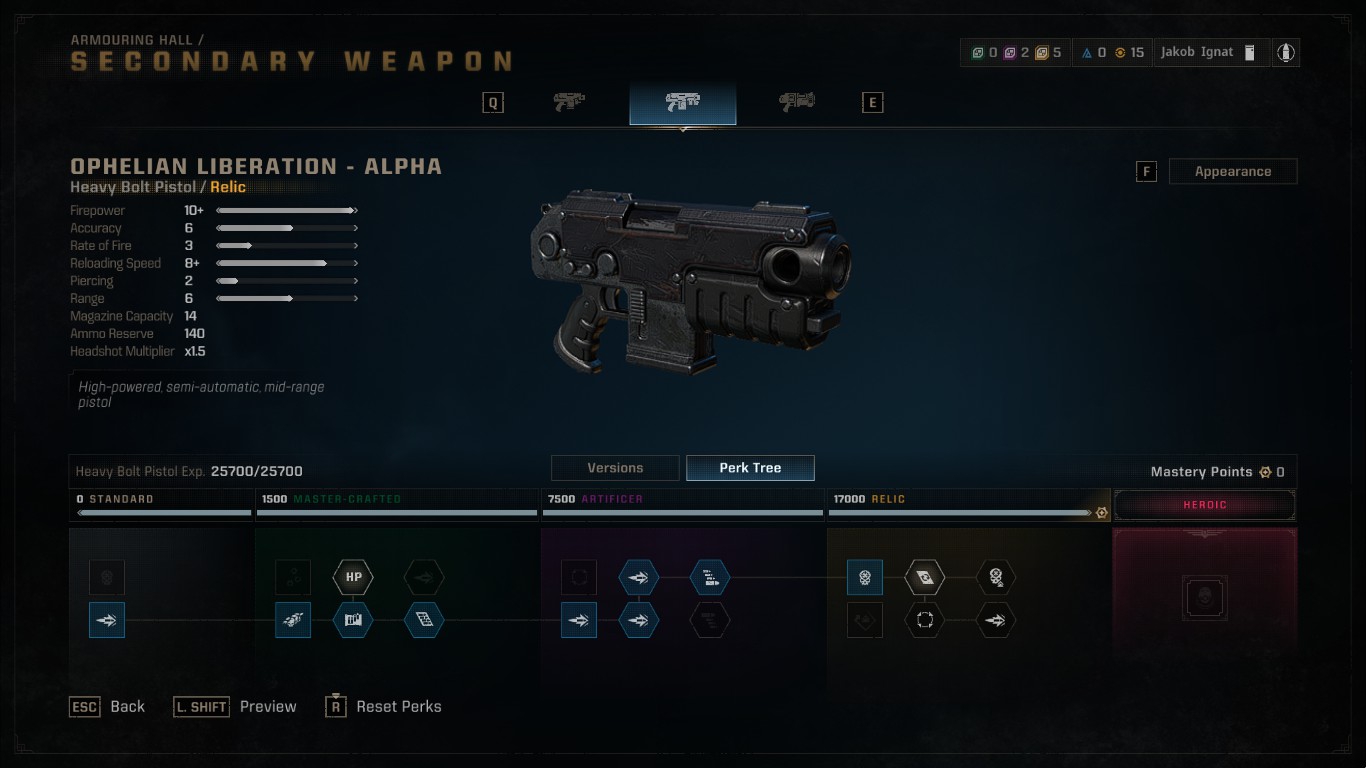This screenshot has height=768, width=1366.
Task: Open the Appearance customization
Action: pyautogui.click(x=1232, y=172)
